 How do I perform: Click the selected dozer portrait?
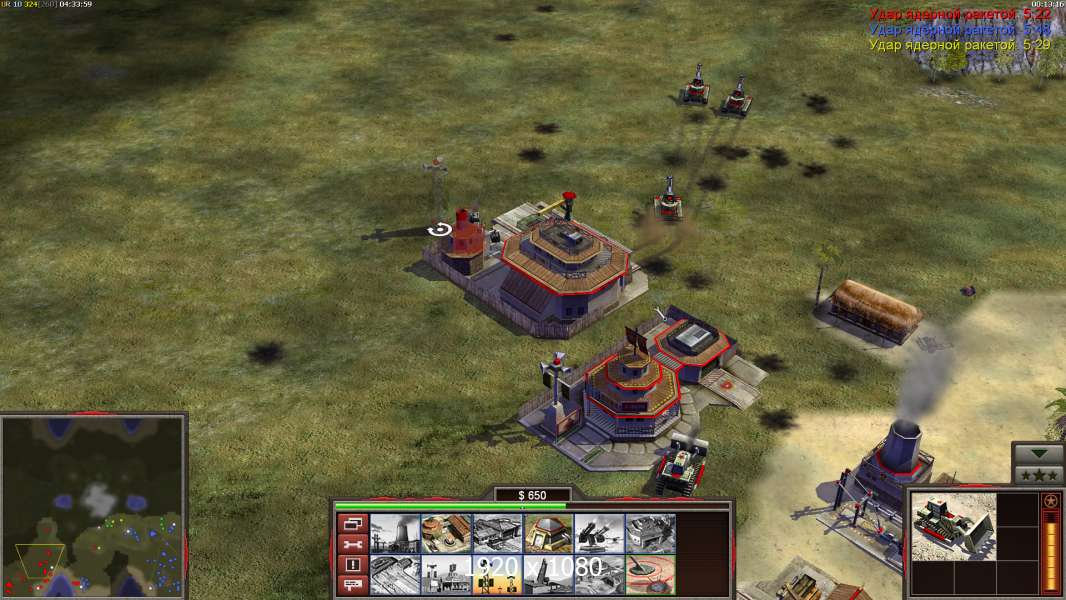954,525
